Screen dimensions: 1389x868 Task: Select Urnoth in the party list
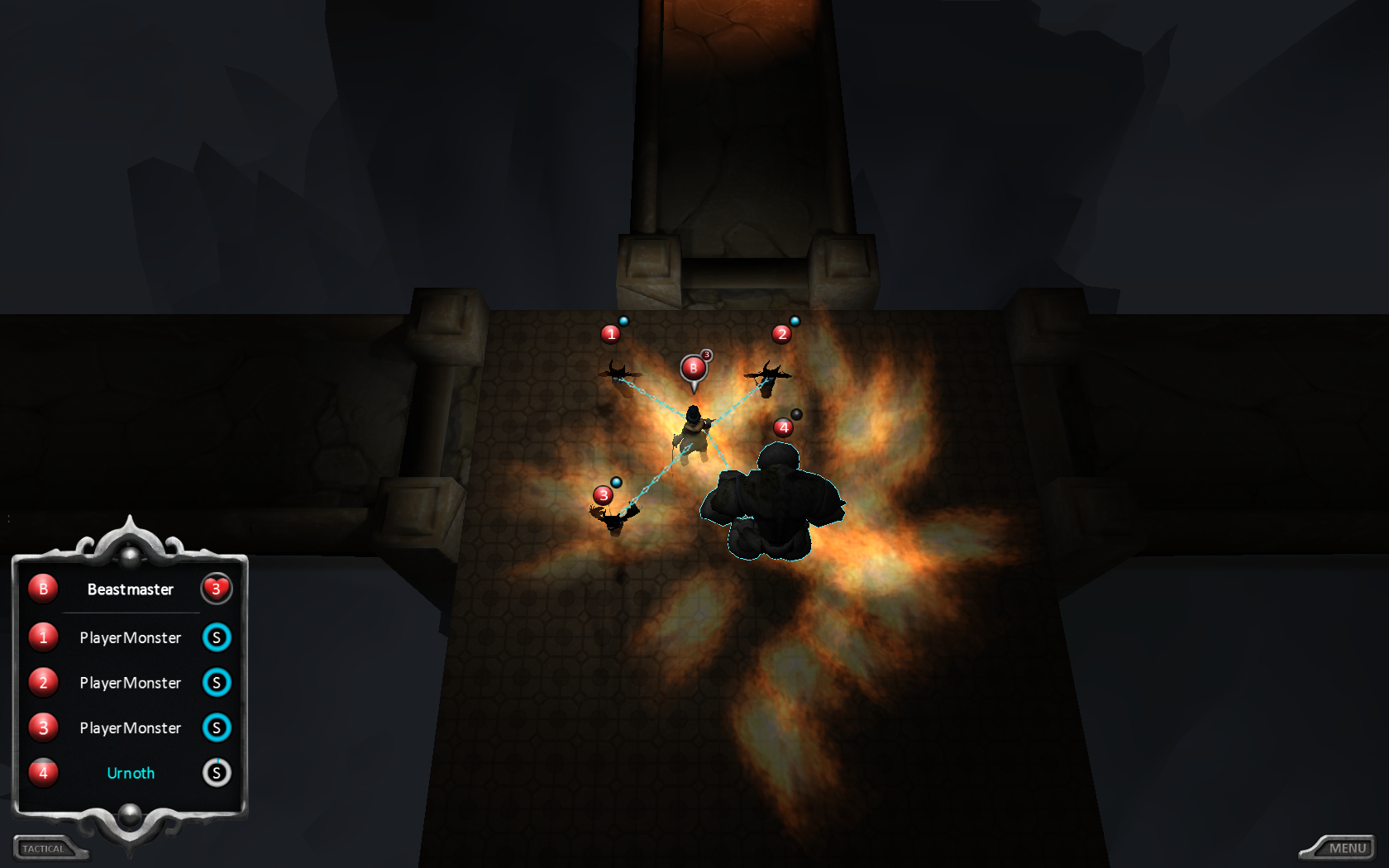tap(131, 773)
